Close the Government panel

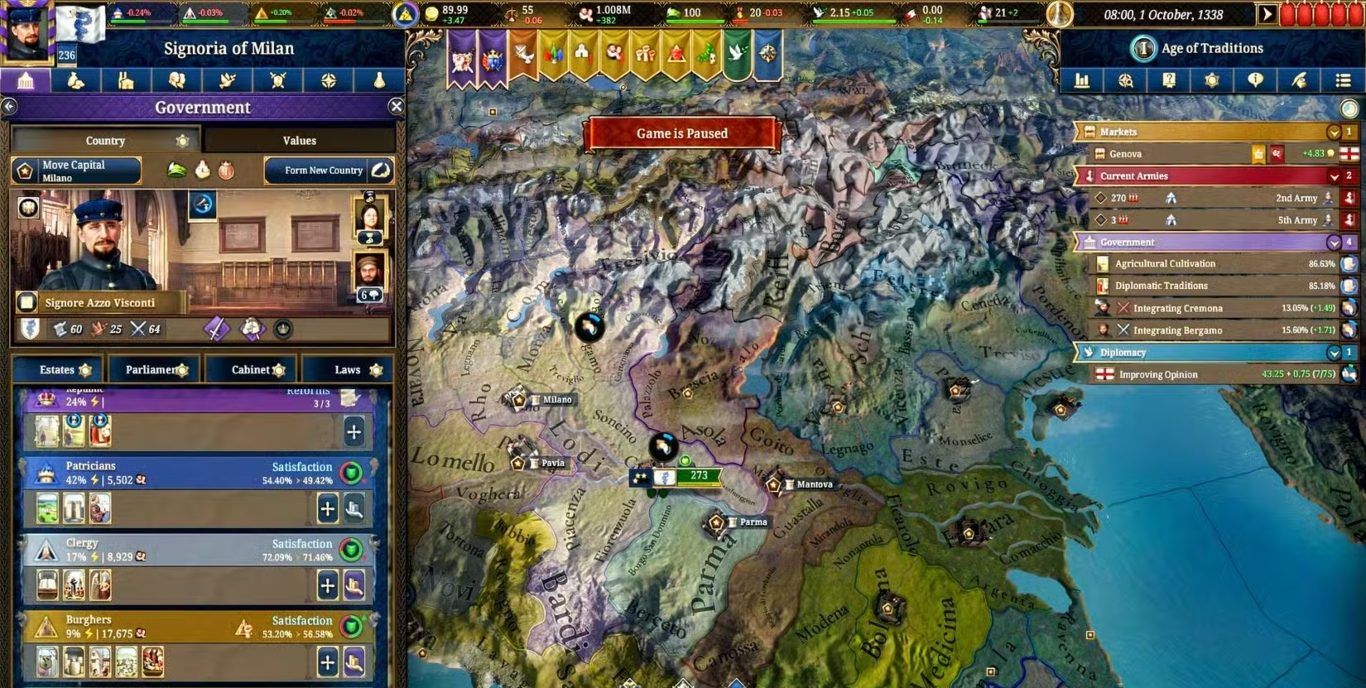(396, 107)
